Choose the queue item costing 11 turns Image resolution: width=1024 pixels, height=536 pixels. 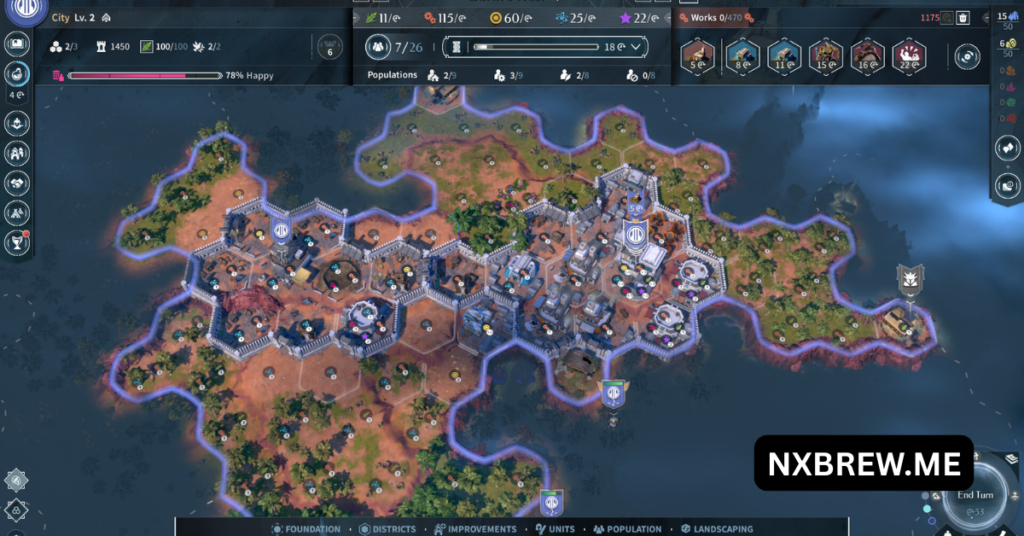[x=782, y=56]
